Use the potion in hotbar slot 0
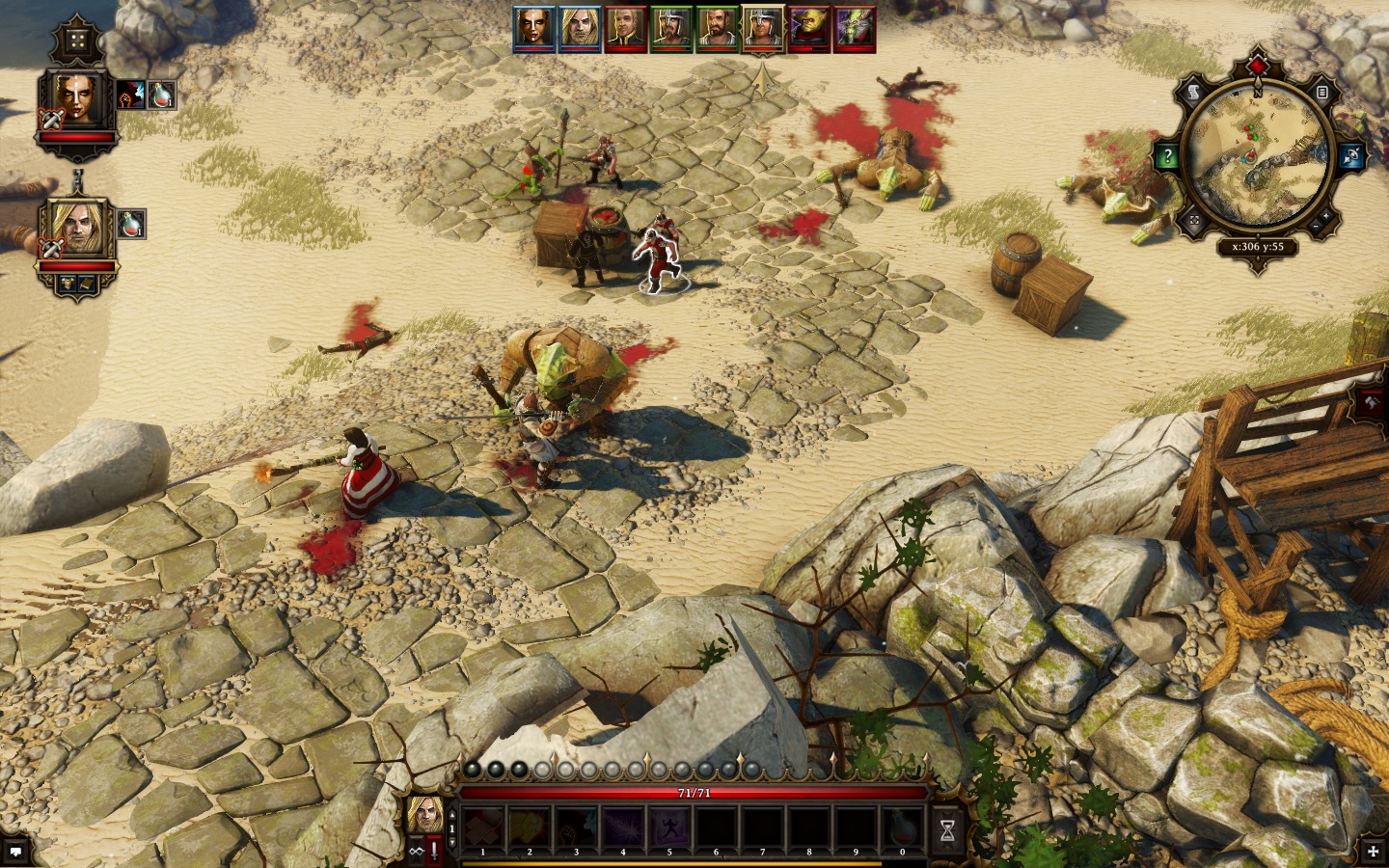Screen dimensions: 1389x868 pyautogui.click(x=902, y=829)
